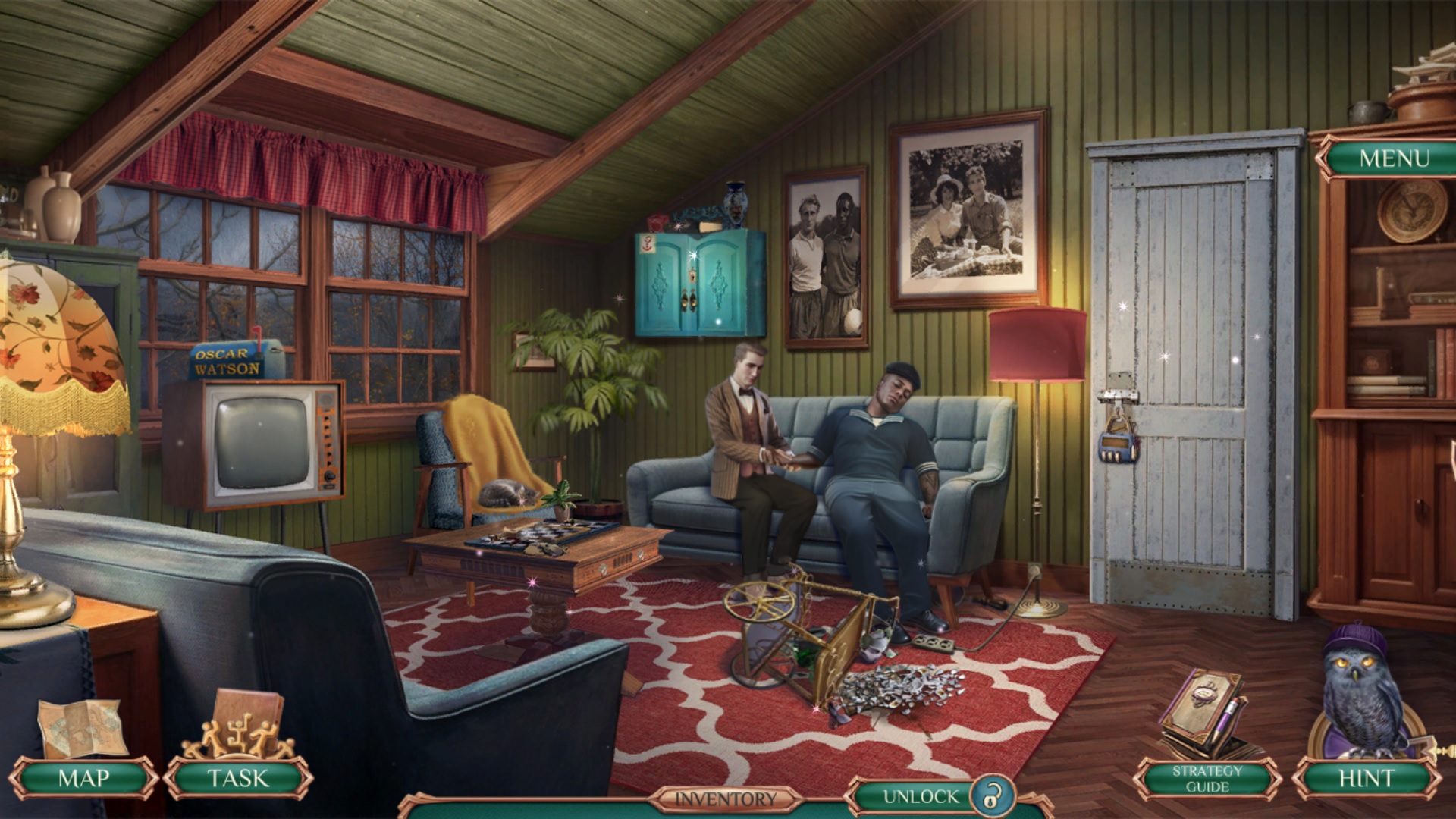Open the Strategy Guide

coord(1207,779)
